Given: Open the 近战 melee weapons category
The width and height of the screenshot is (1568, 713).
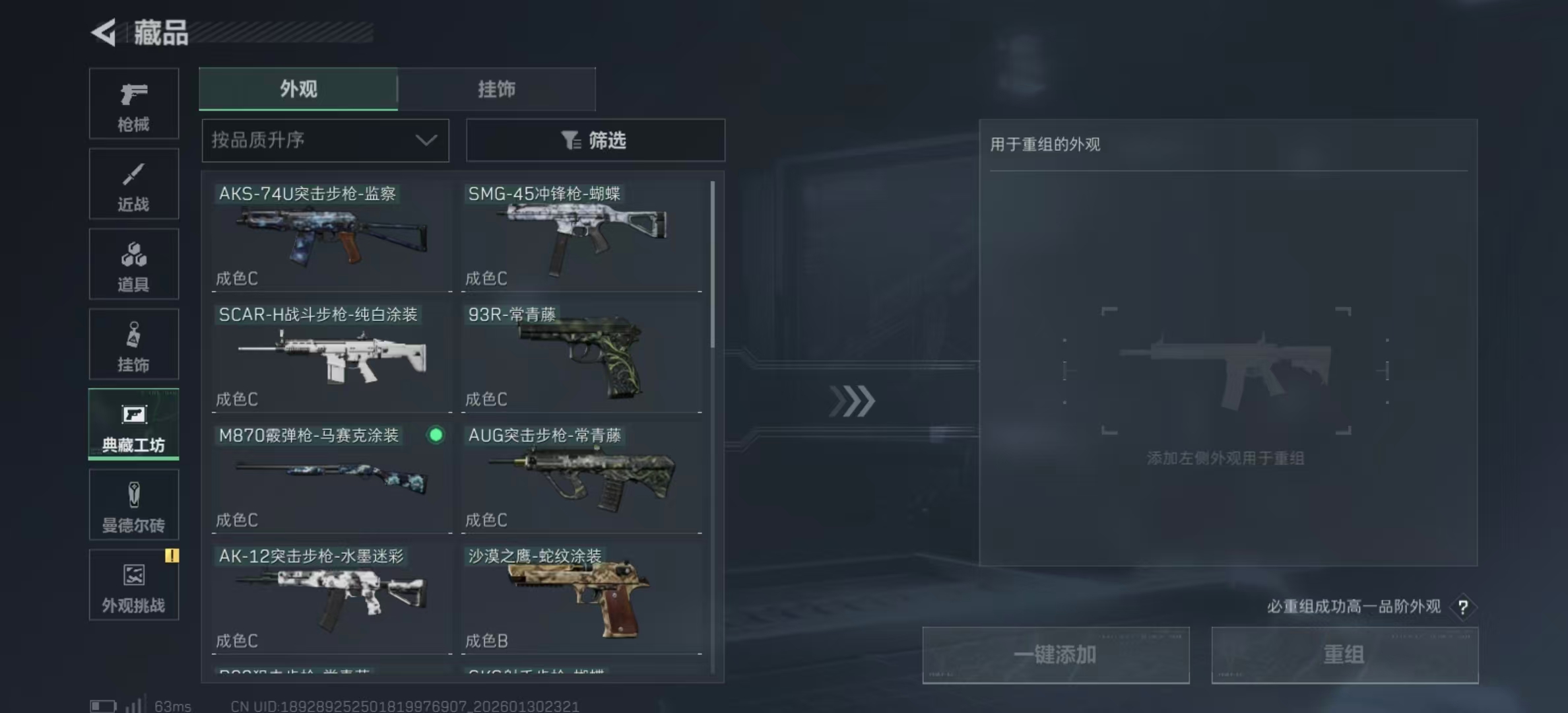Looking at the screenshot, I should tap(133, 184).
